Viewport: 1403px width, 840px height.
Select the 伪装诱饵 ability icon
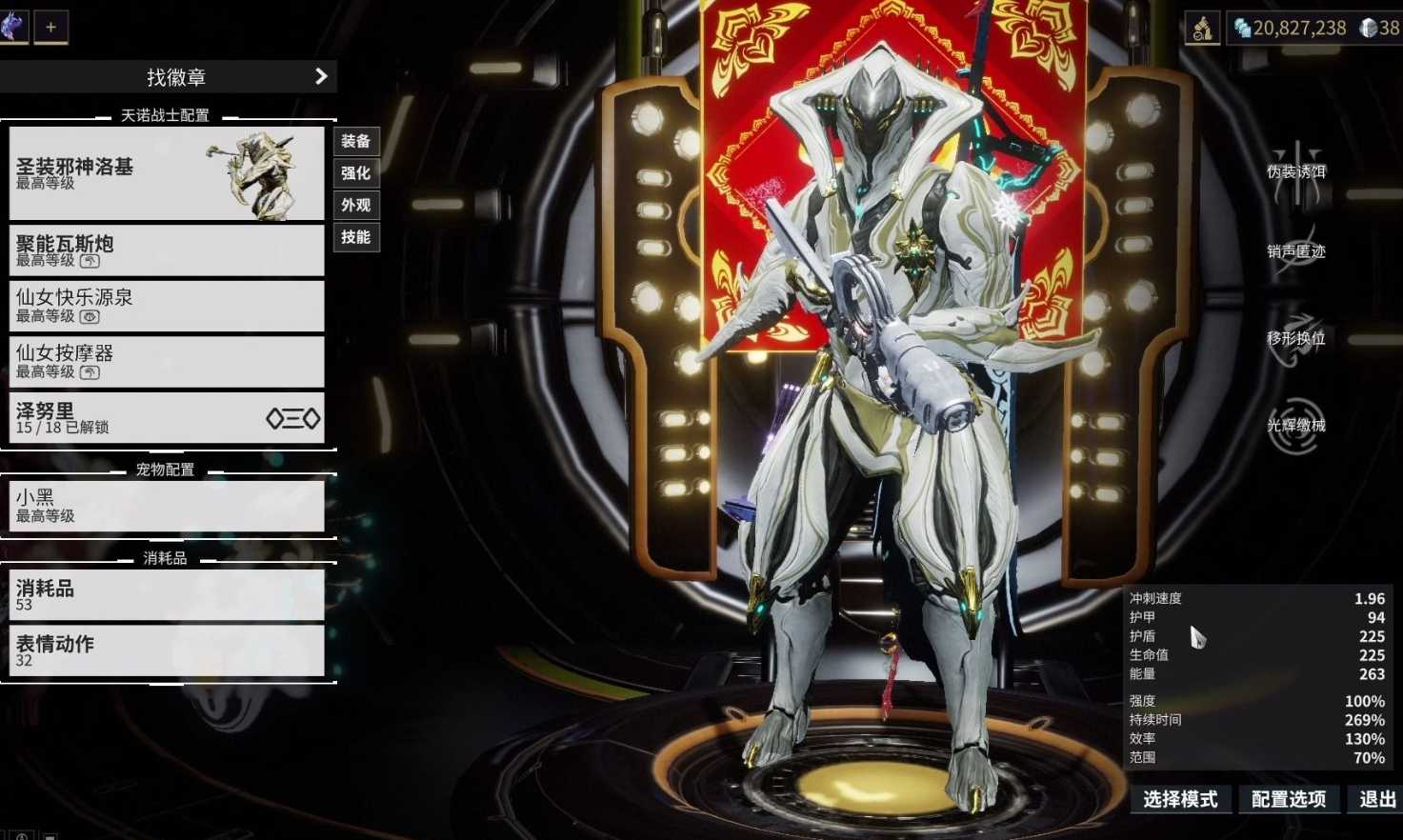click(1296, 171)
